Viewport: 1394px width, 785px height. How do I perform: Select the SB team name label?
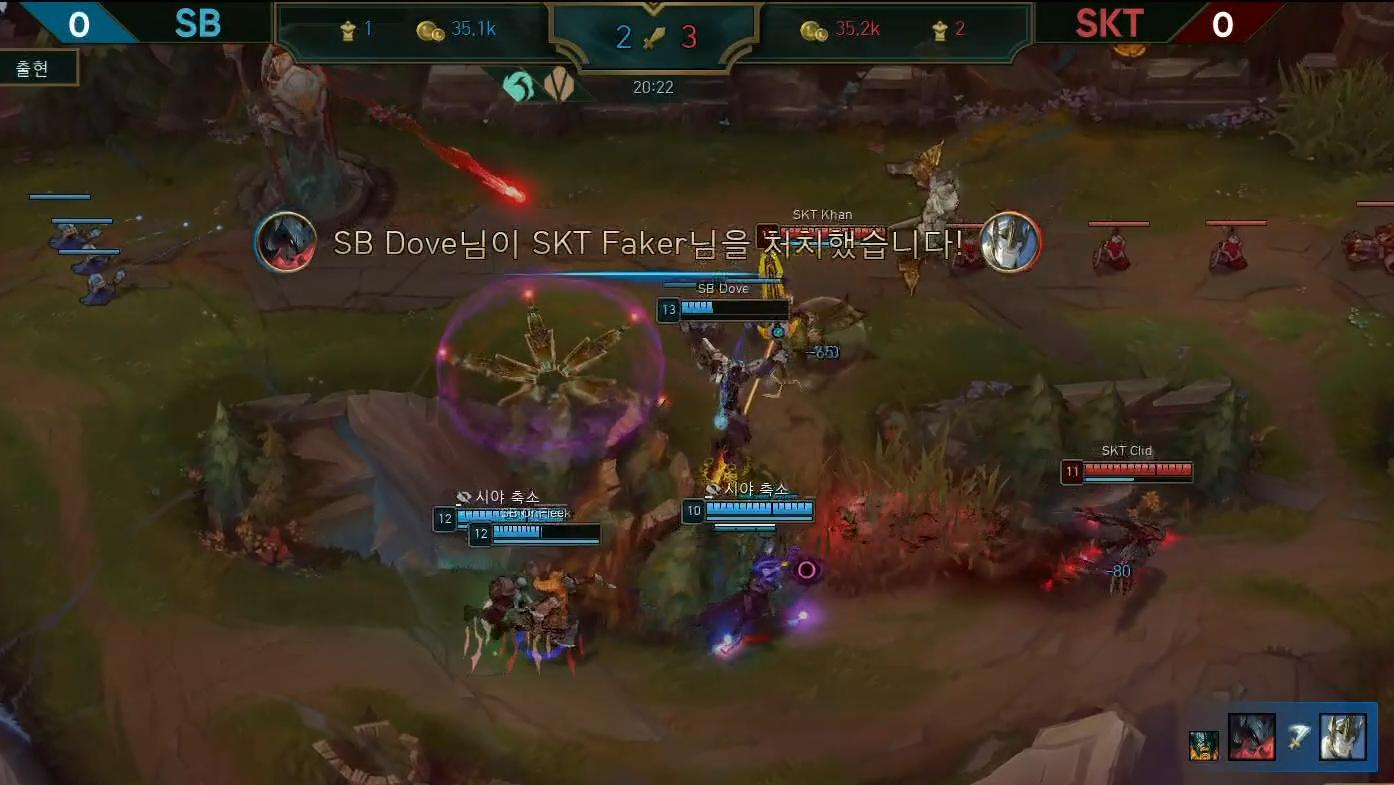click(196, 24)
